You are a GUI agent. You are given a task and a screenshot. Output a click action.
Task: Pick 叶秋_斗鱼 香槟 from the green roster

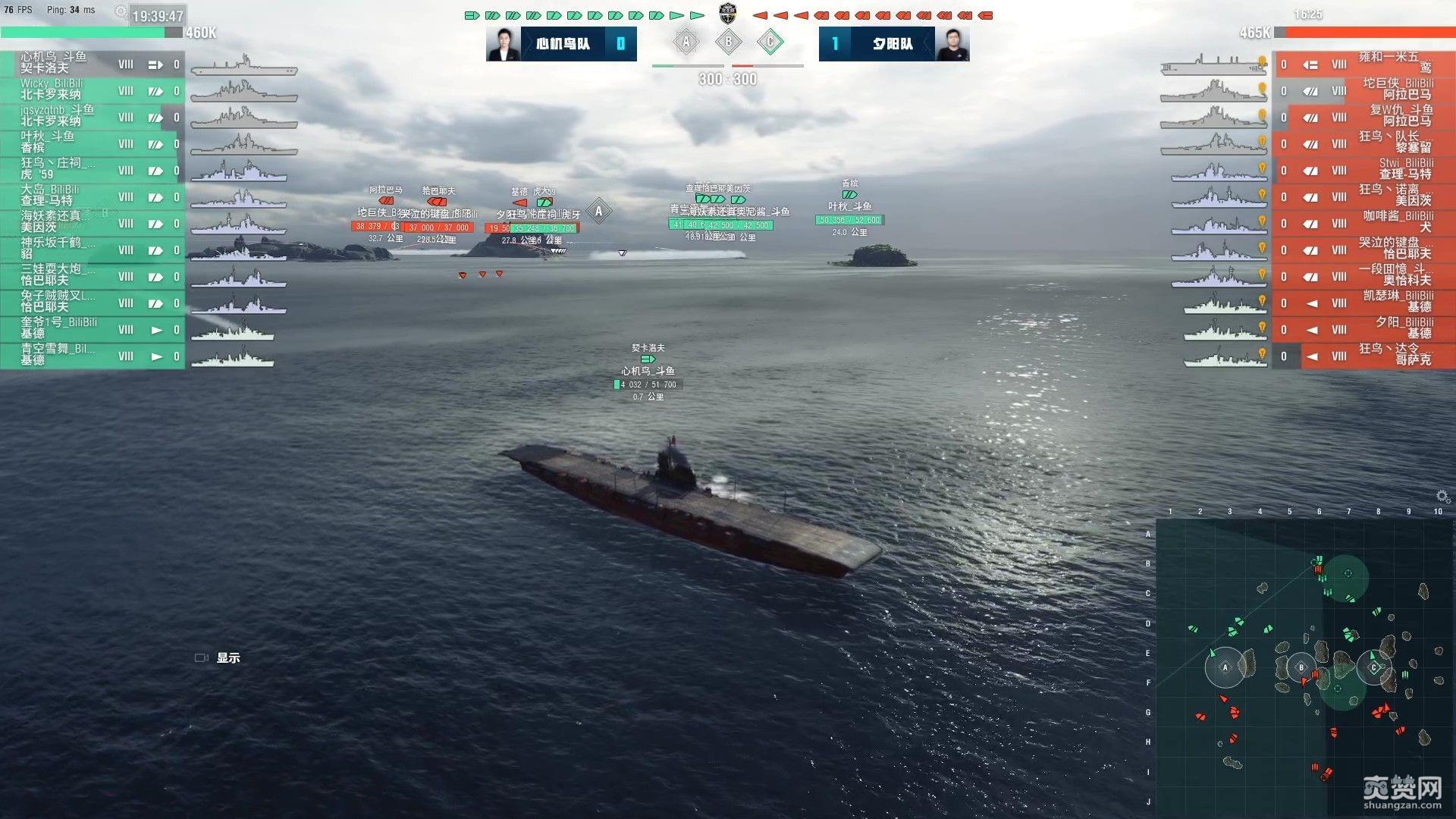pos(91,143)
